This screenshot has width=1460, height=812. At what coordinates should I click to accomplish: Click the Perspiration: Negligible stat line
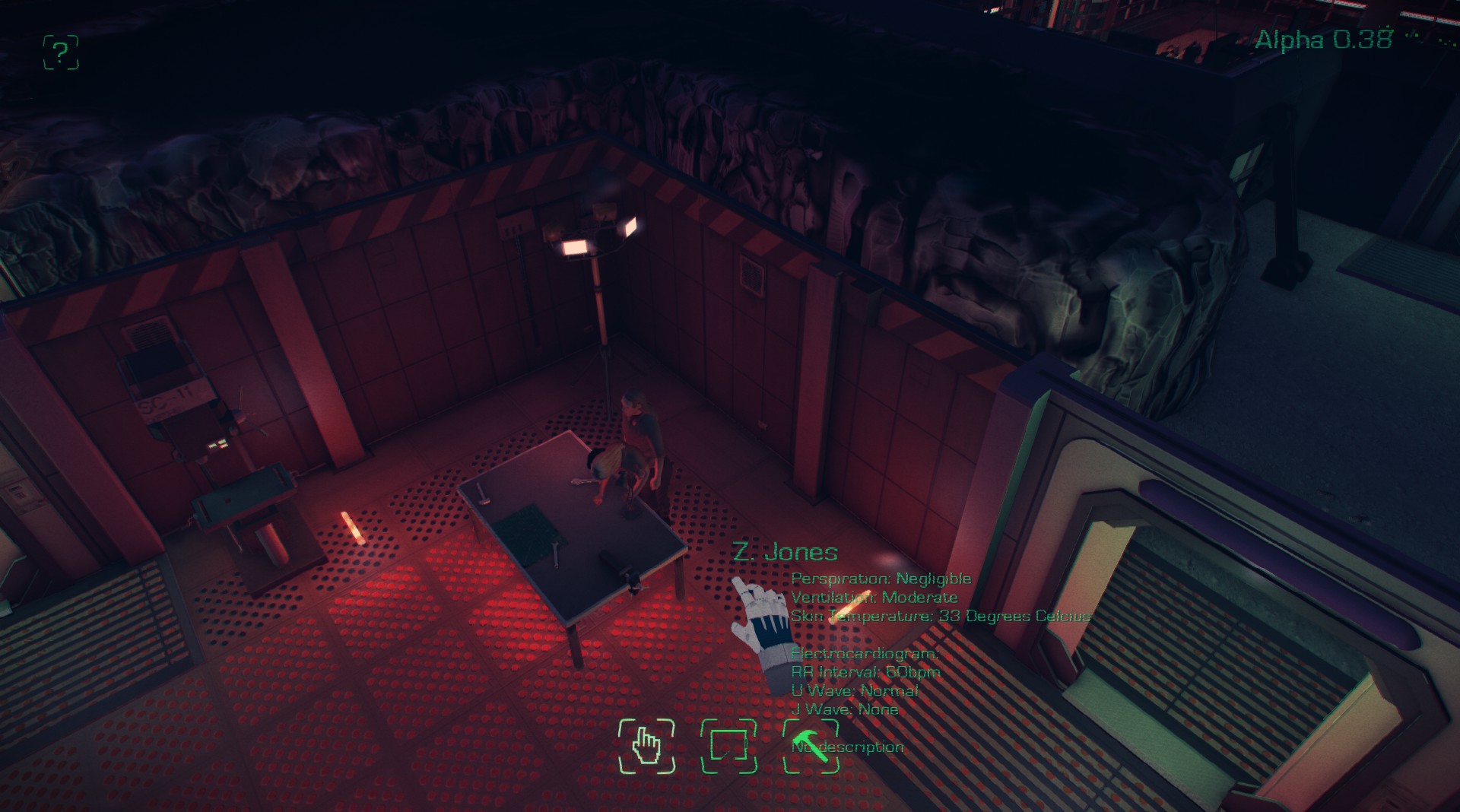(881, 578)
